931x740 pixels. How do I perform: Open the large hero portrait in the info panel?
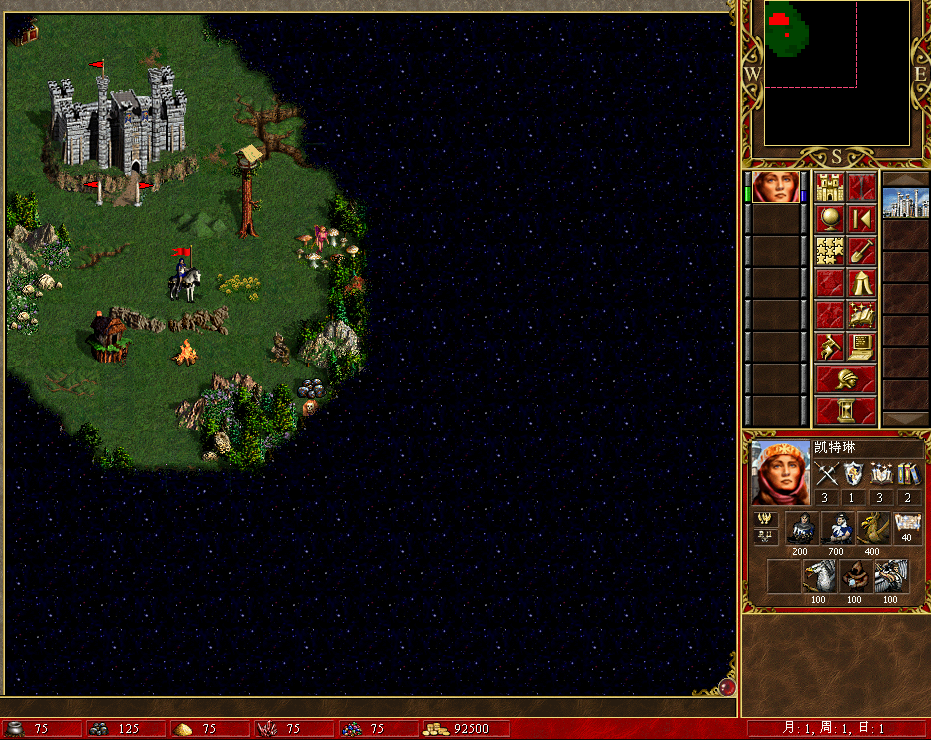(780, 473)
